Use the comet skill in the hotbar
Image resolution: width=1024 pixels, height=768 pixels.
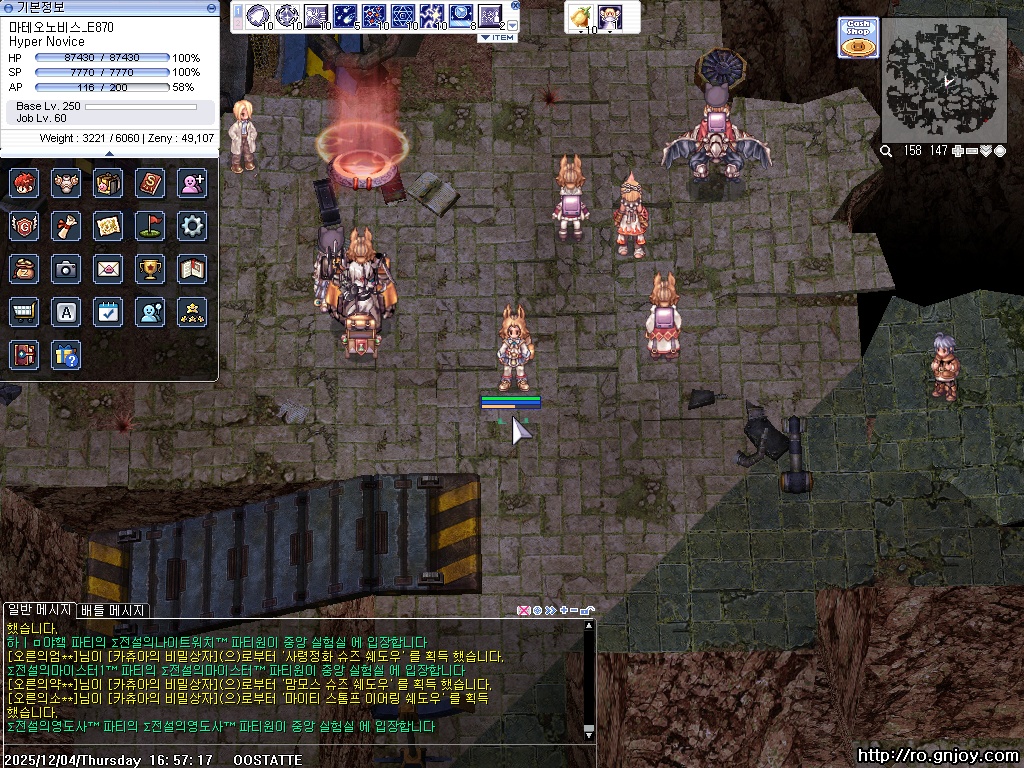(345, 15)
